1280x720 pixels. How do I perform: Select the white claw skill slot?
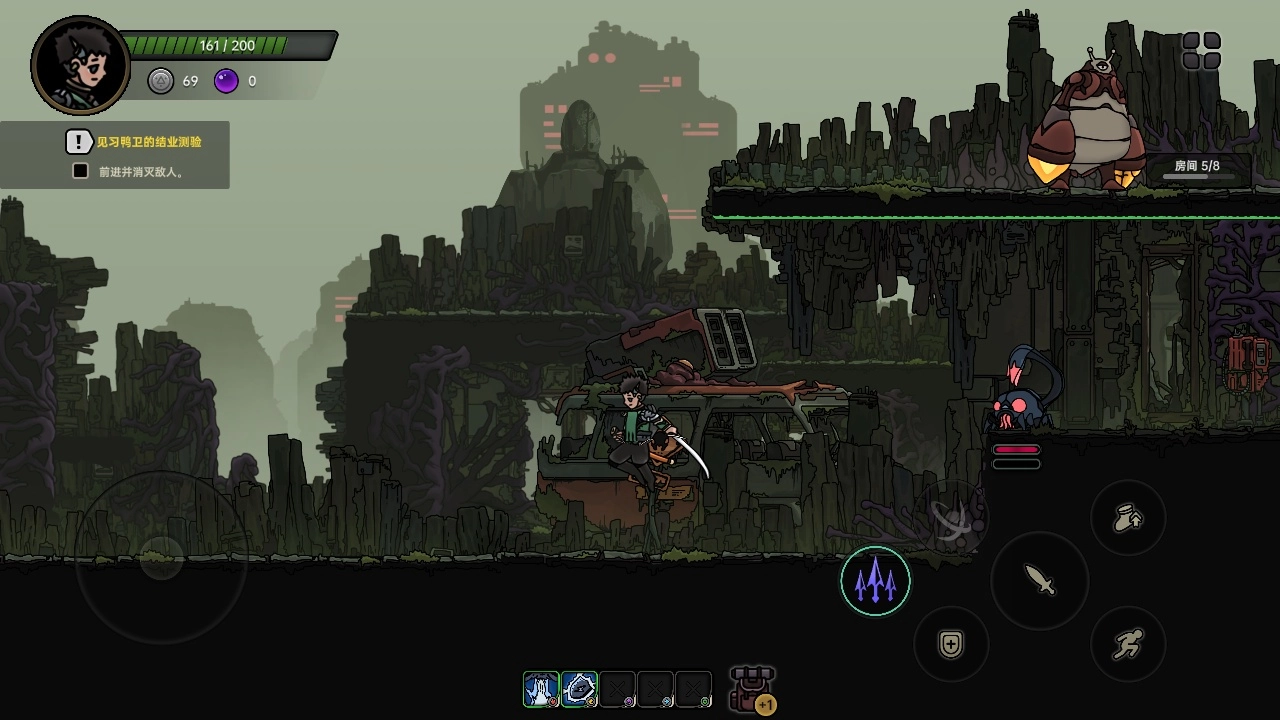pyautogui.click(x=541, y=690)
